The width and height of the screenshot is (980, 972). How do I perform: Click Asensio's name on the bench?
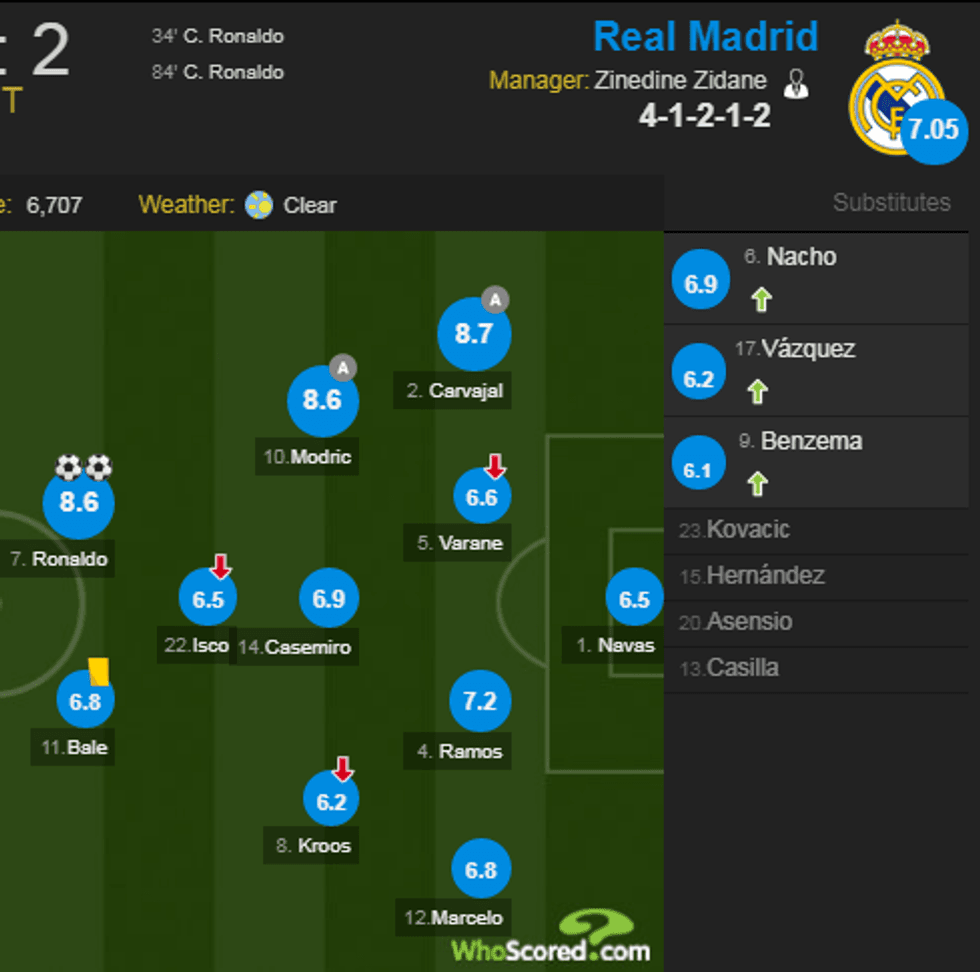[749, 621]
